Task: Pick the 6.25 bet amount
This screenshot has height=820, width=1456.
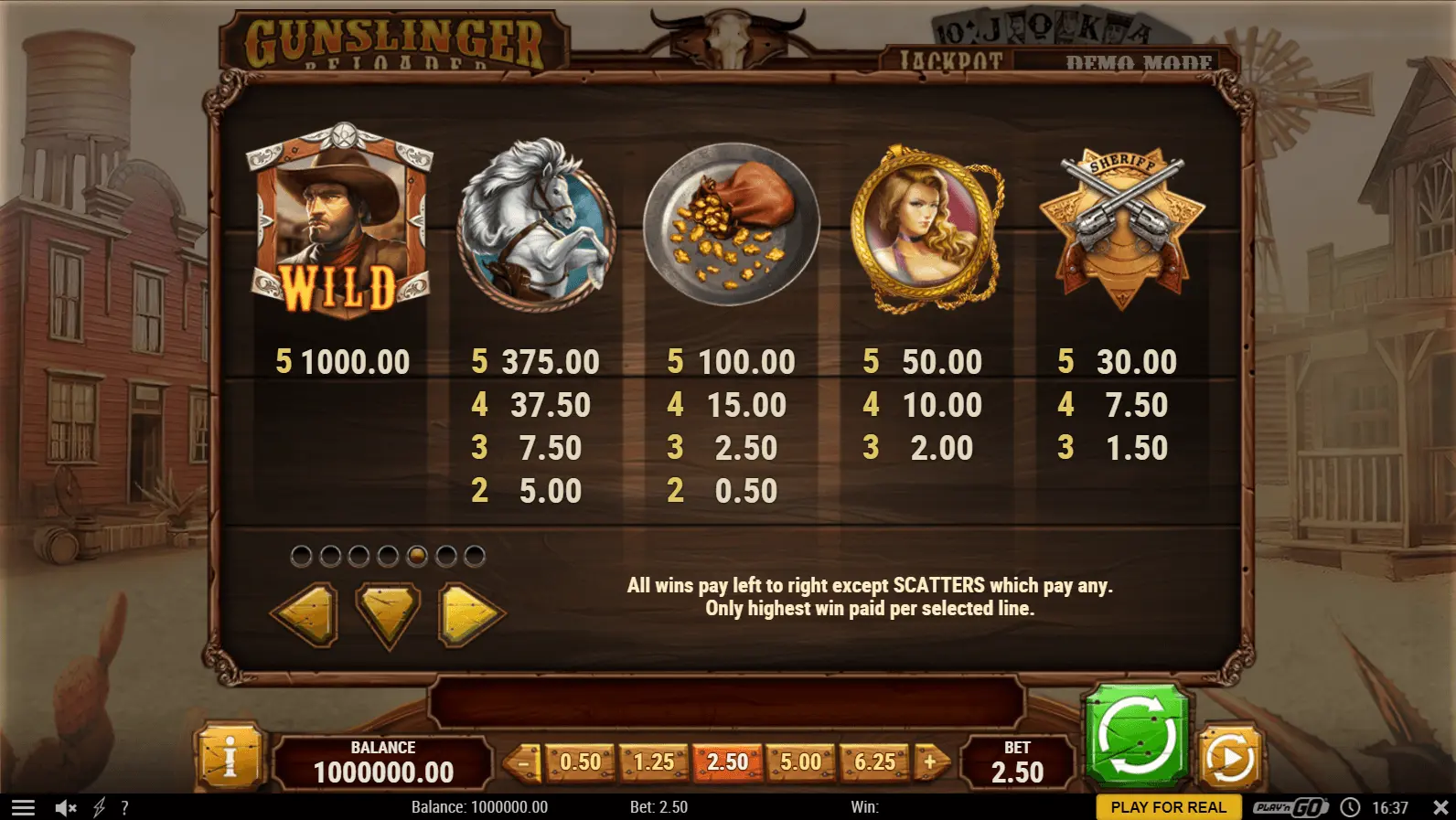Action: 874,761
